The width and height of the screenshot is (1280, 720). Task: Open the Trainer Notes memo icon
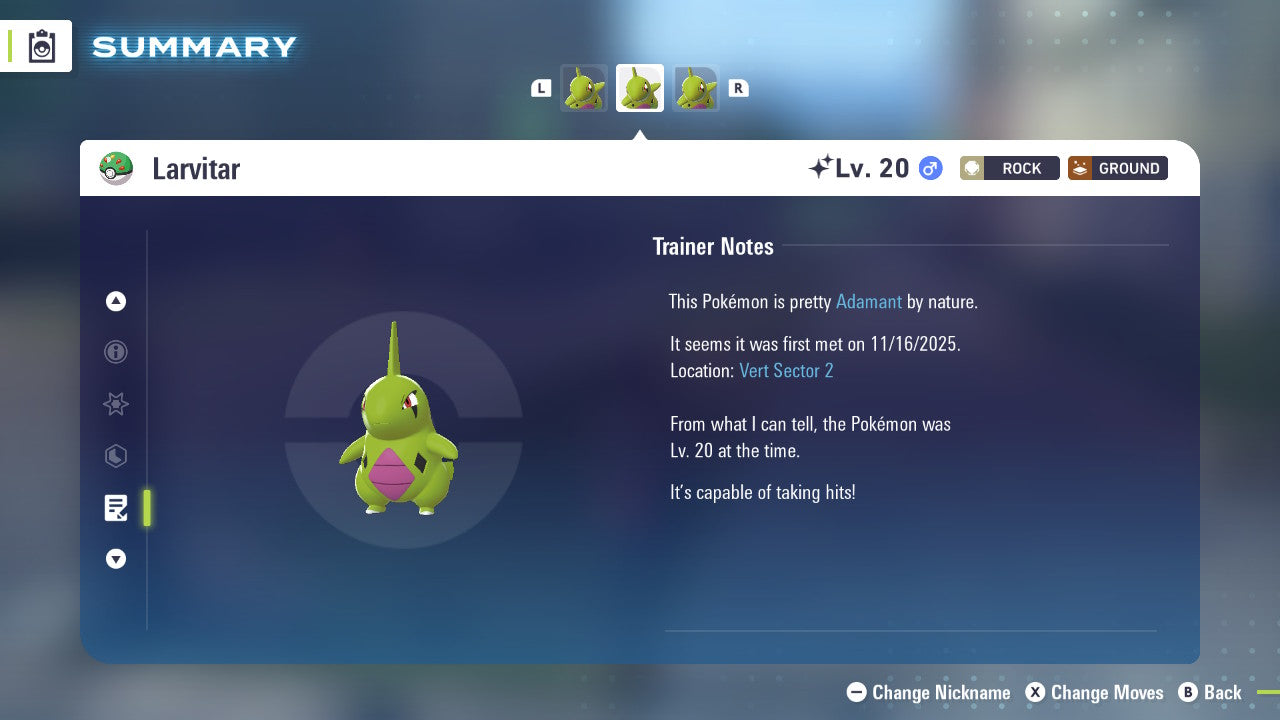(x=115, y=508)
